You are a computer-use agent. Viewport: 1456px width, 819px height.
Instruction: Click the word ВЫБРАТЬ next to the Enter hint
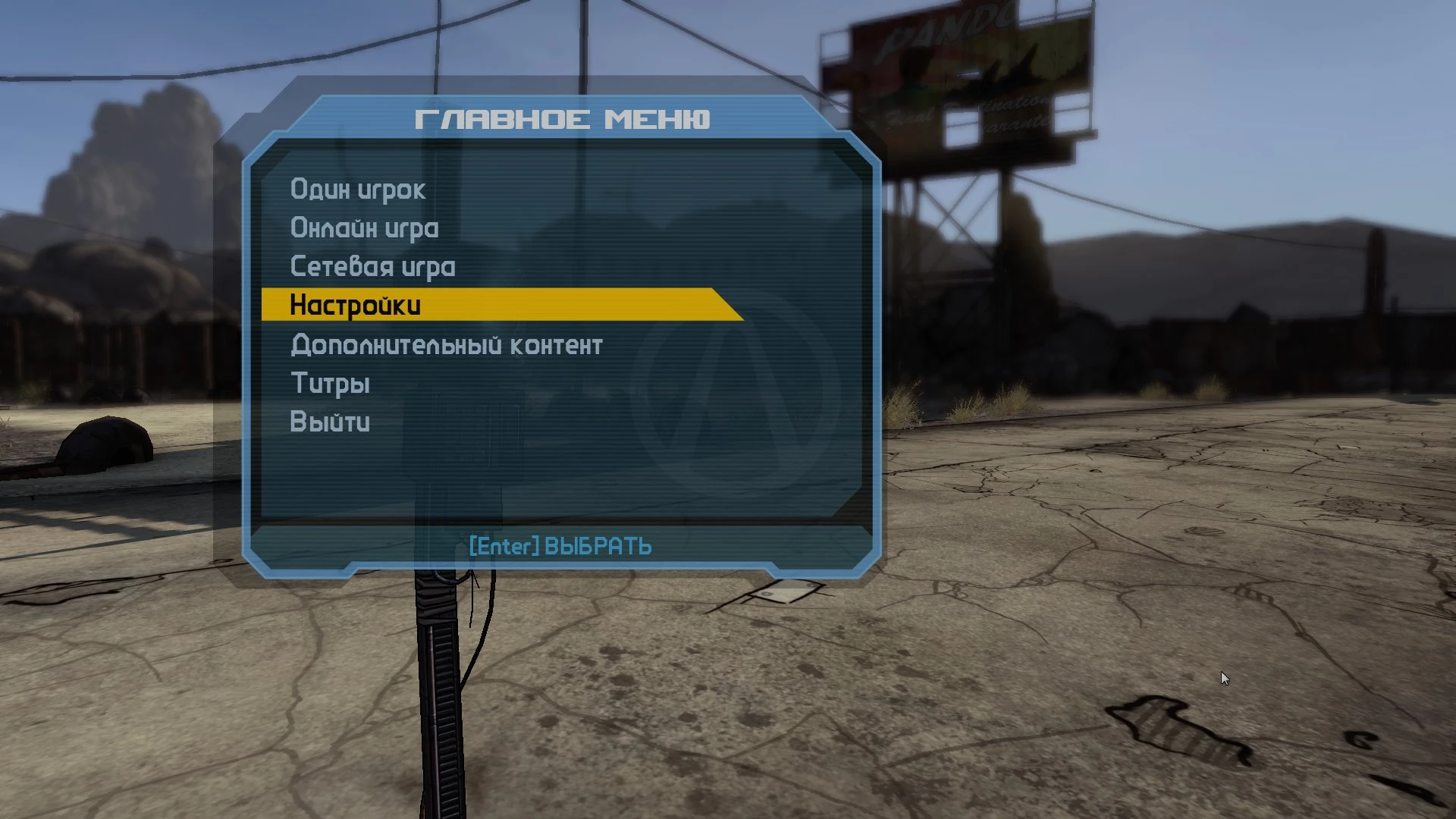[x=597, y=545]
